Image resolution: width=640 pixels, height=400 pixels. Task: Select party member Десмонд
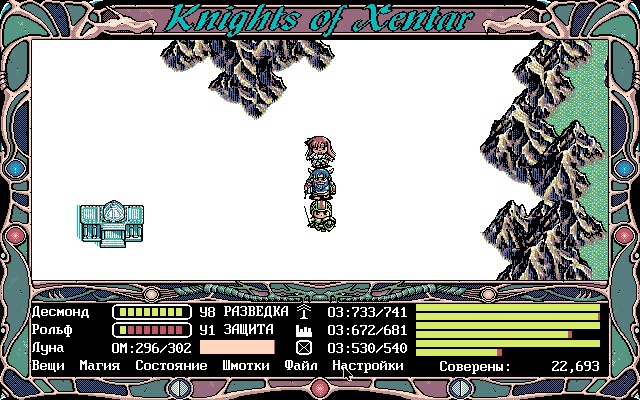[60, 312]
